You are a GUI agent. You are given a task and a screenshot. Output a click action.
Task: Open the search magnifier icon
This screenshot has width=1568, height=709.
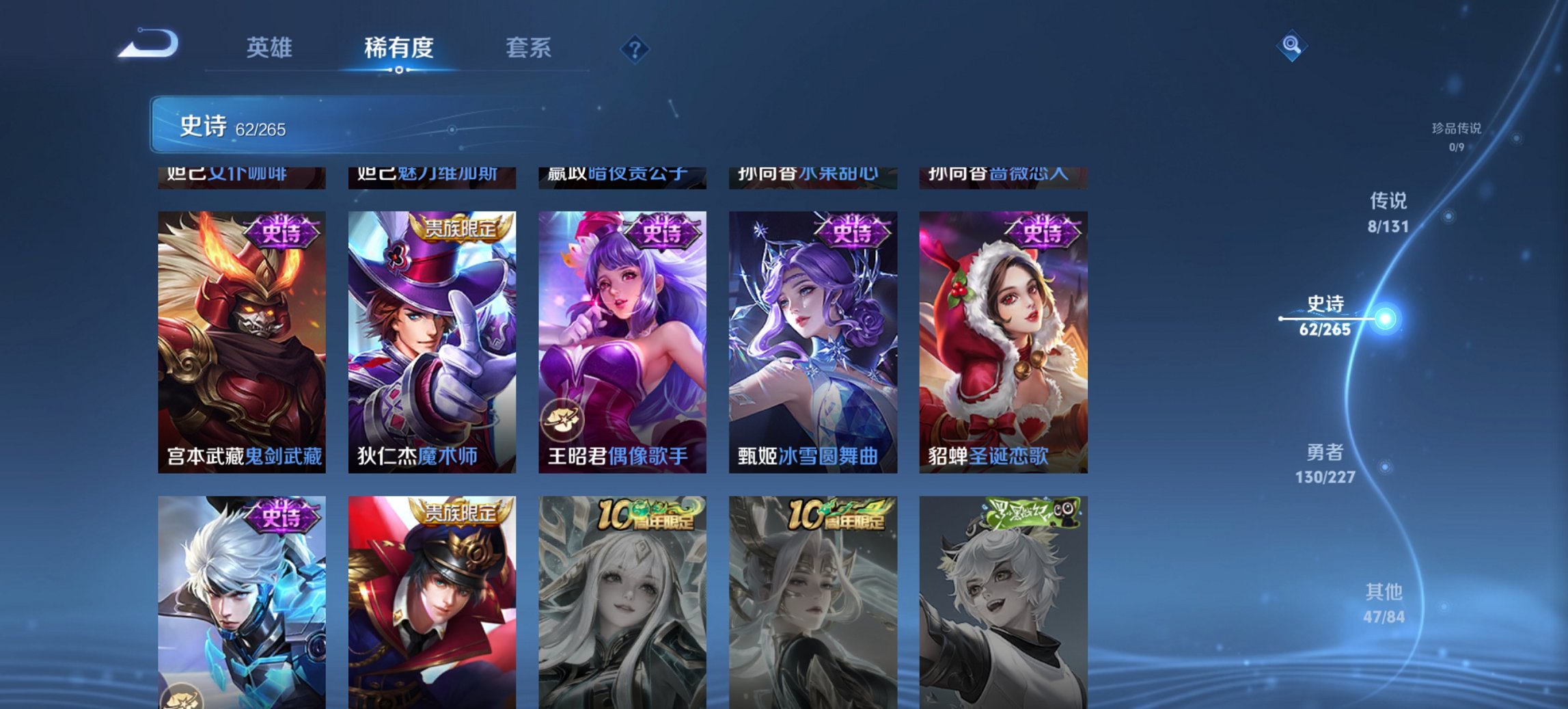pos(1292,47)
